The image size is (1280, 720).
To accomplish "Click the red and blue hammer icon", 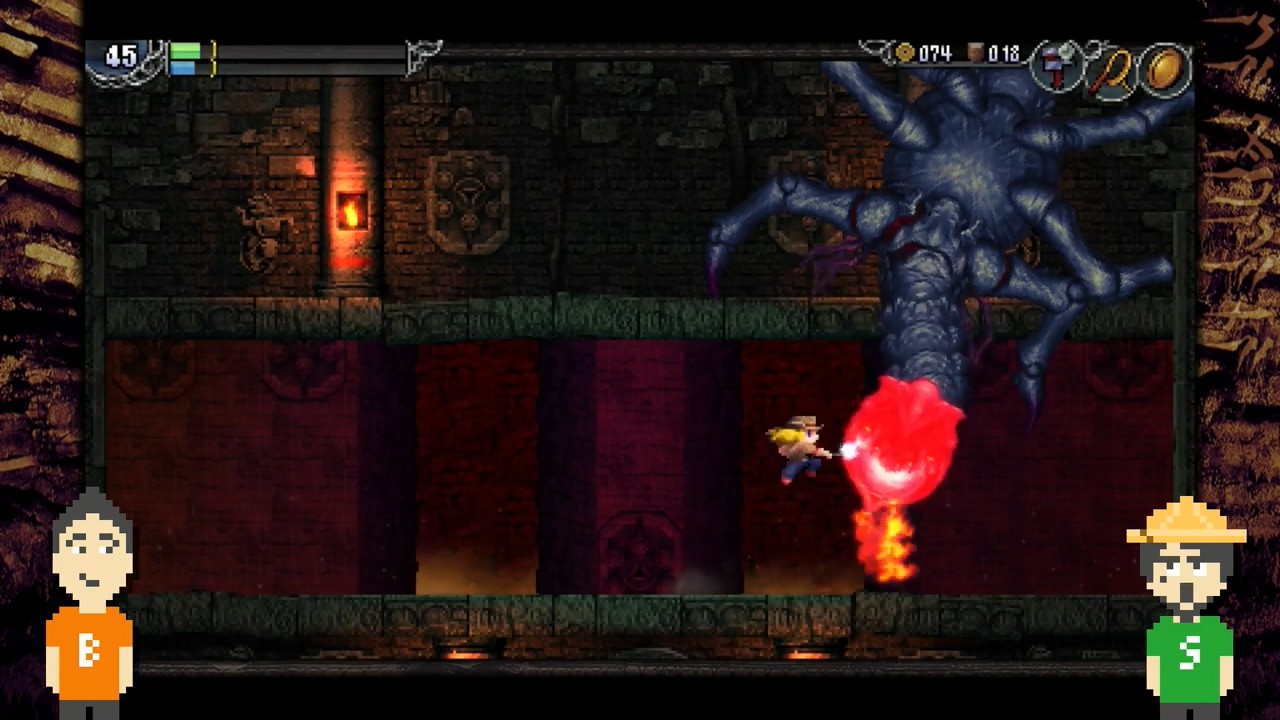I will pos(1056,69).
